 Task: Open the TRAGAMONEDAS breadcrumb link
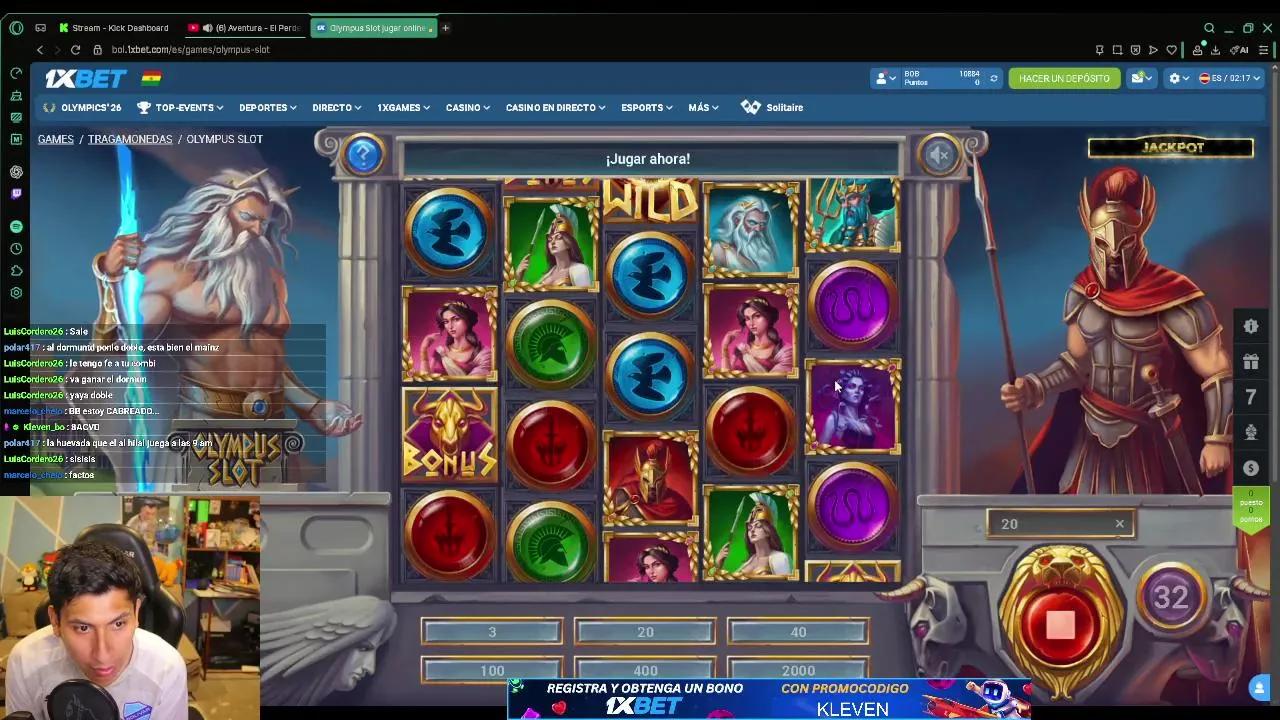[130, 139]
